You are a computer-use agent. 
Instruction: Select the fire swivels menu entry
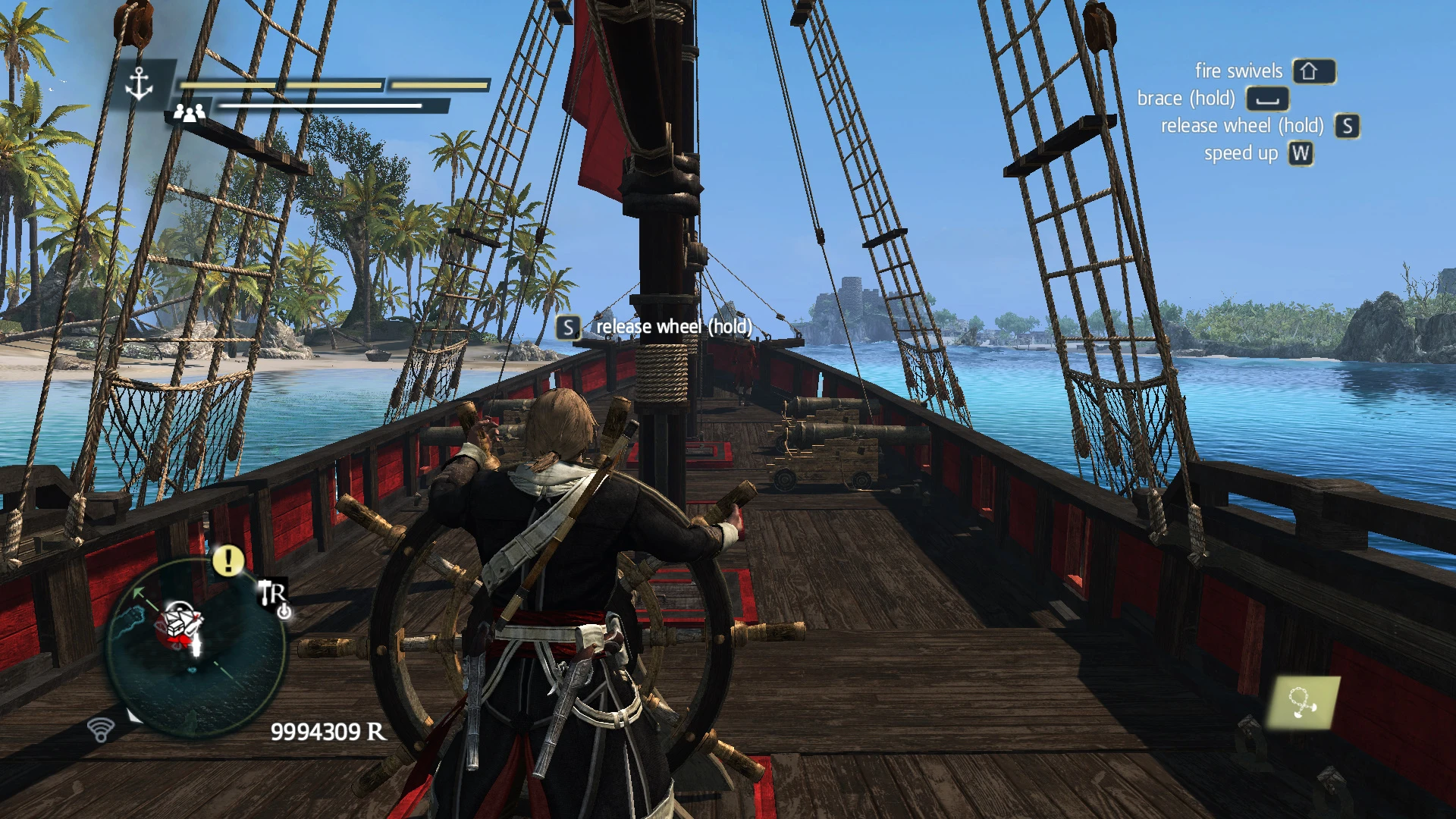click(x=1238, y=71)
